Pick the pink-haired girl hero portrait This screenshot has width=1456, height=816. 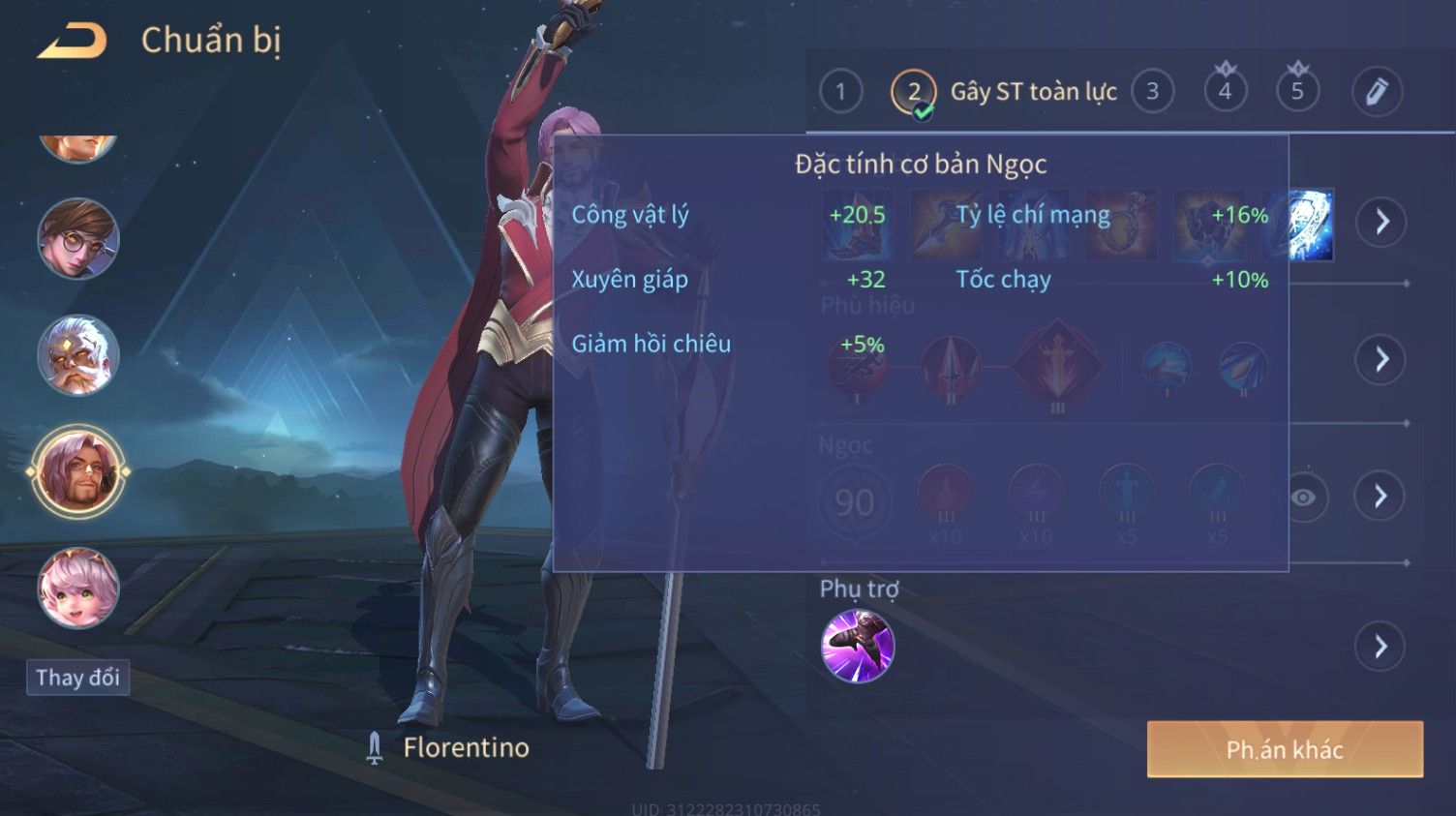click(x=77, y=588)
